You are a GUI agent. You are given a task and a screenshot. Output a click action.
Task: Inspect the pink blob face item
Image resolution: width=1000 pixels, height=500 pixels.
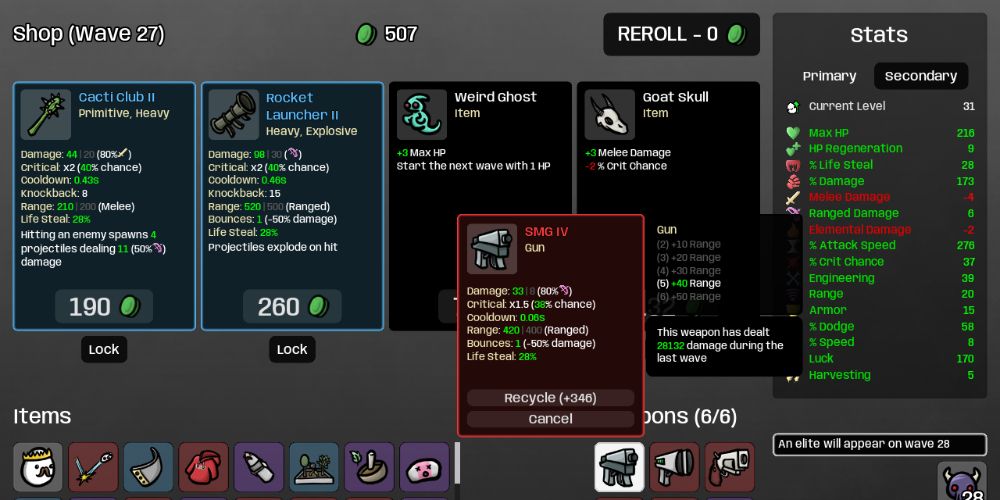click(425, 467)
